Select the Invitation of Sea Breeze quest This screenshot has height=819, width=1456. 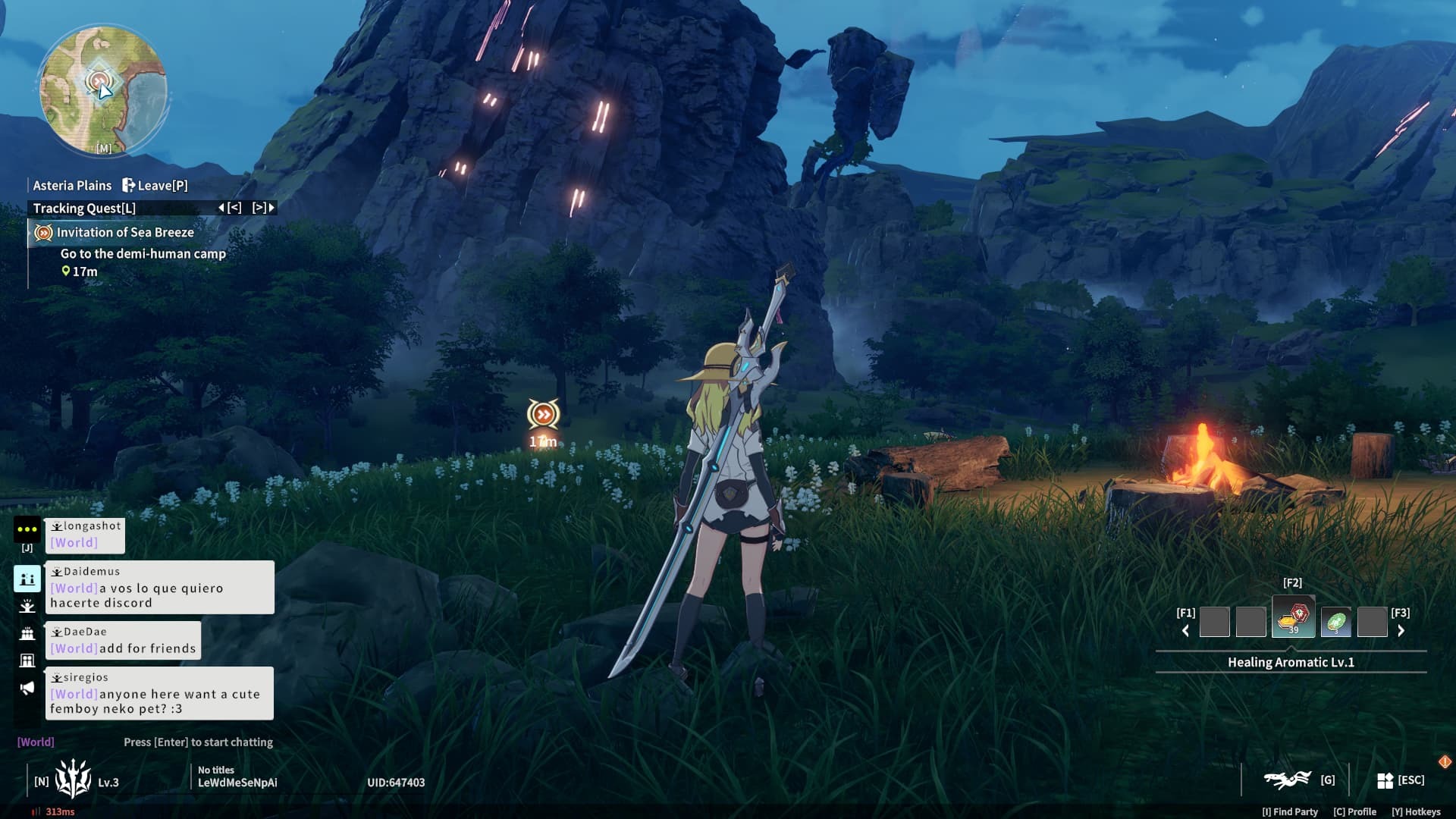(x=125, y=233)
